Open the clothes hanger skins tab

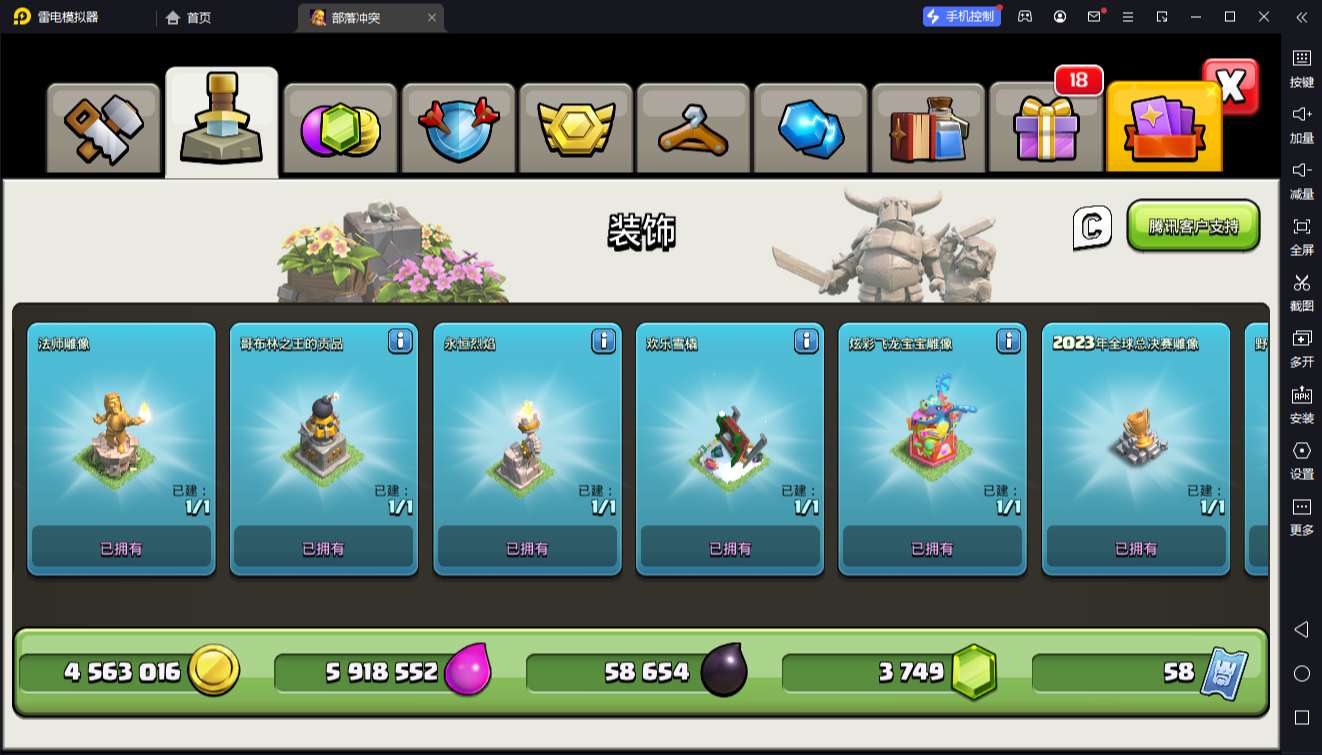693,129
